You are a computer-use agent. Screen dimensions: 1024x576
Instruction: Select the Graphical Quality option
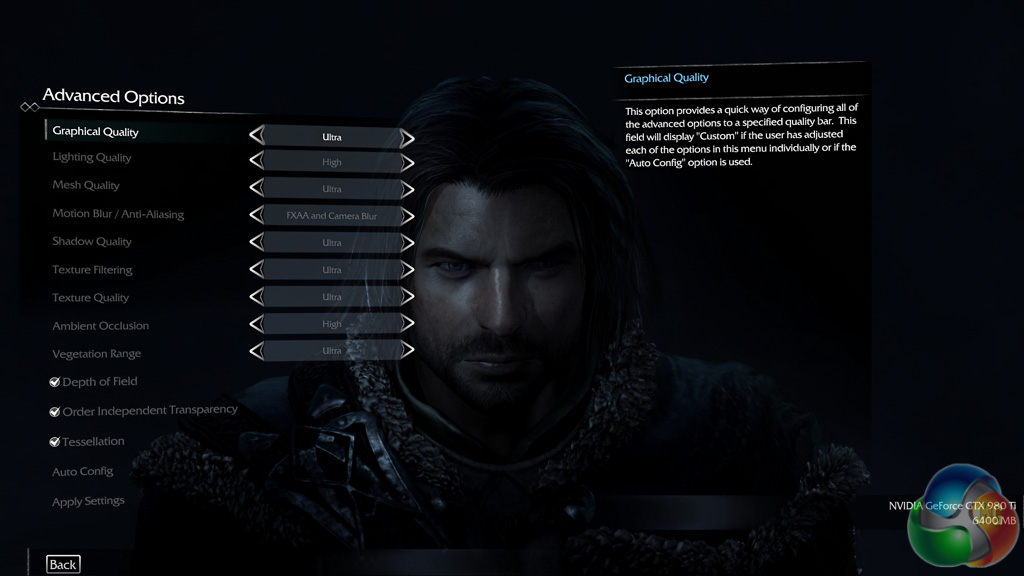(x=96, y=132)
